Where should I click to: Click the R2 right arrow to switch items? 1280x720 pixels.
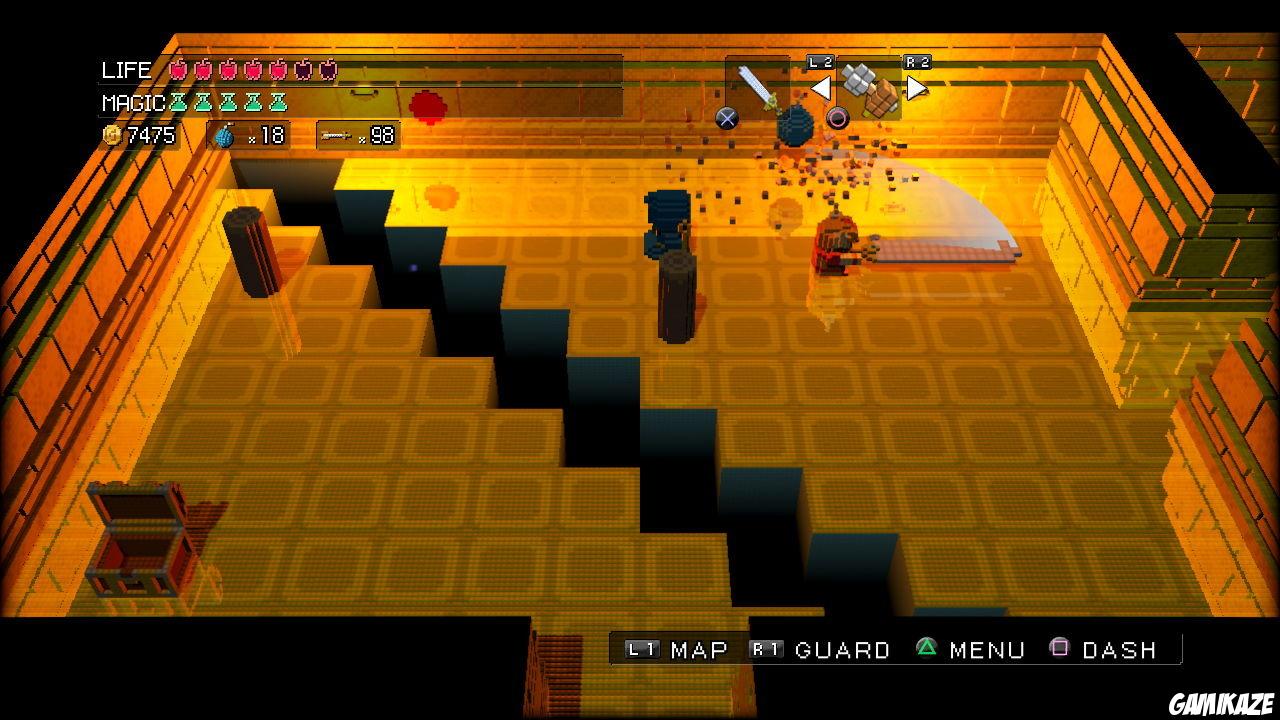pos(916,87)
